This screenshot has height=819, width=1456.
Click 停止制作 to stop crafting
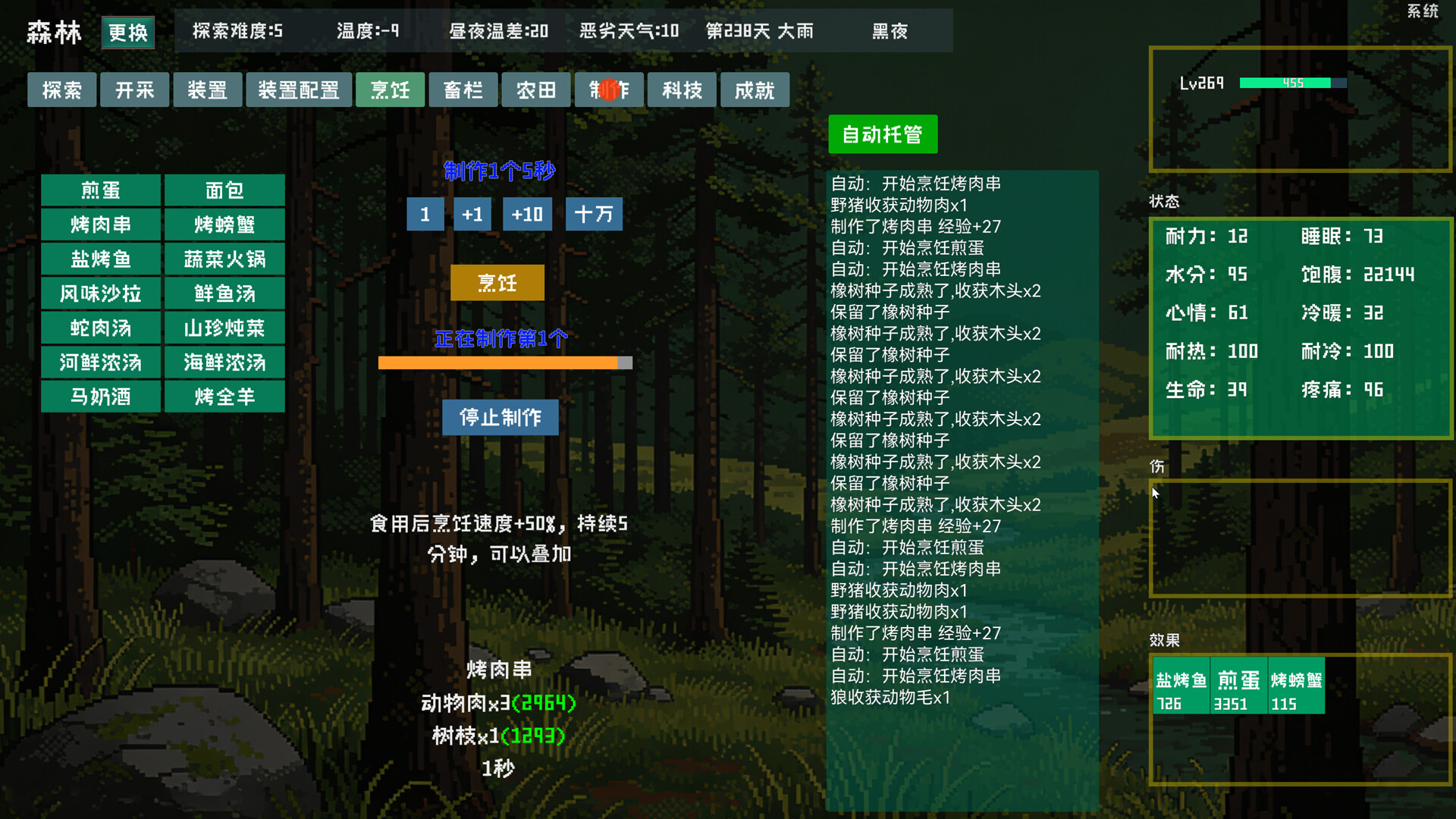(500, 417)
